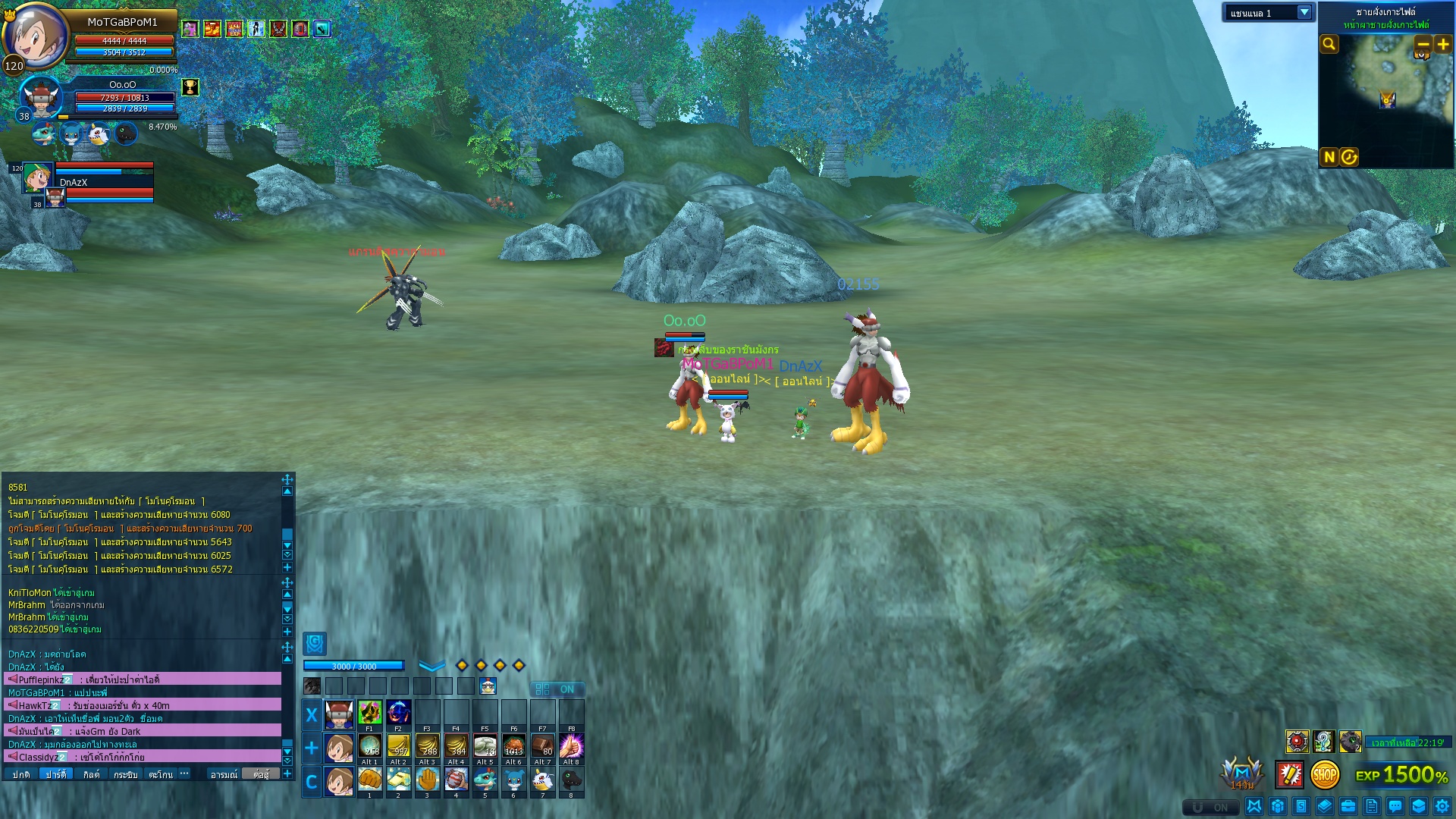Click the red exclamation event icon
Screen dimensions: 1456x819
(x=1289, y=775)
